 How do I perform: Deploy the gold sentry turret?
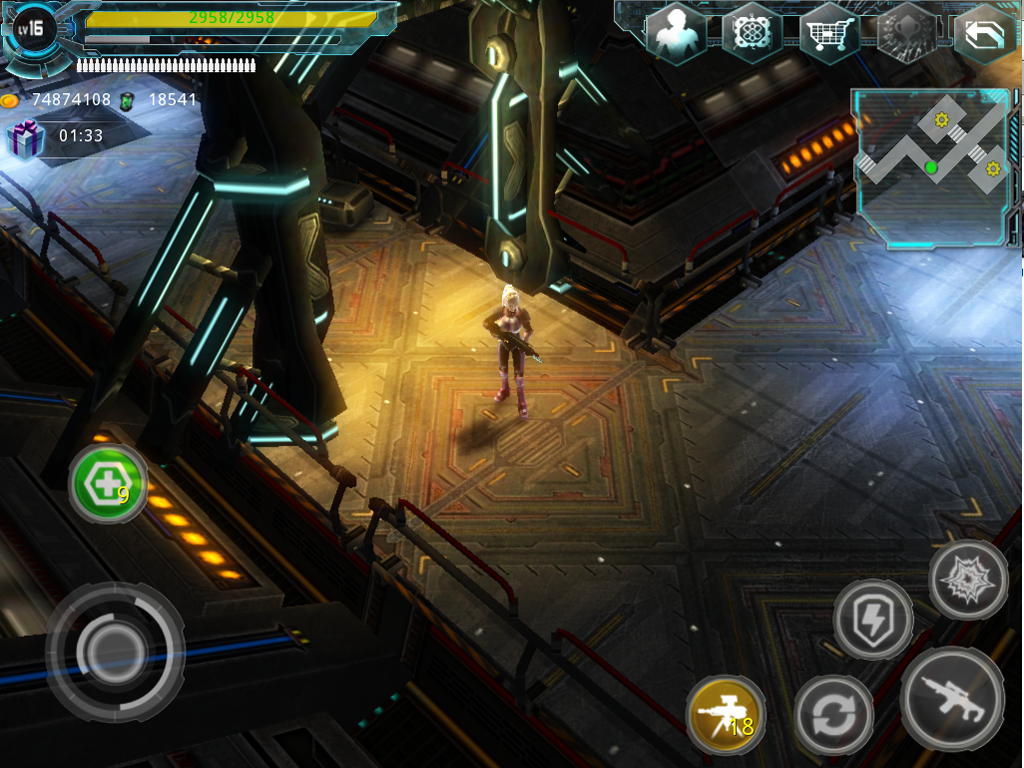(725, 716)
